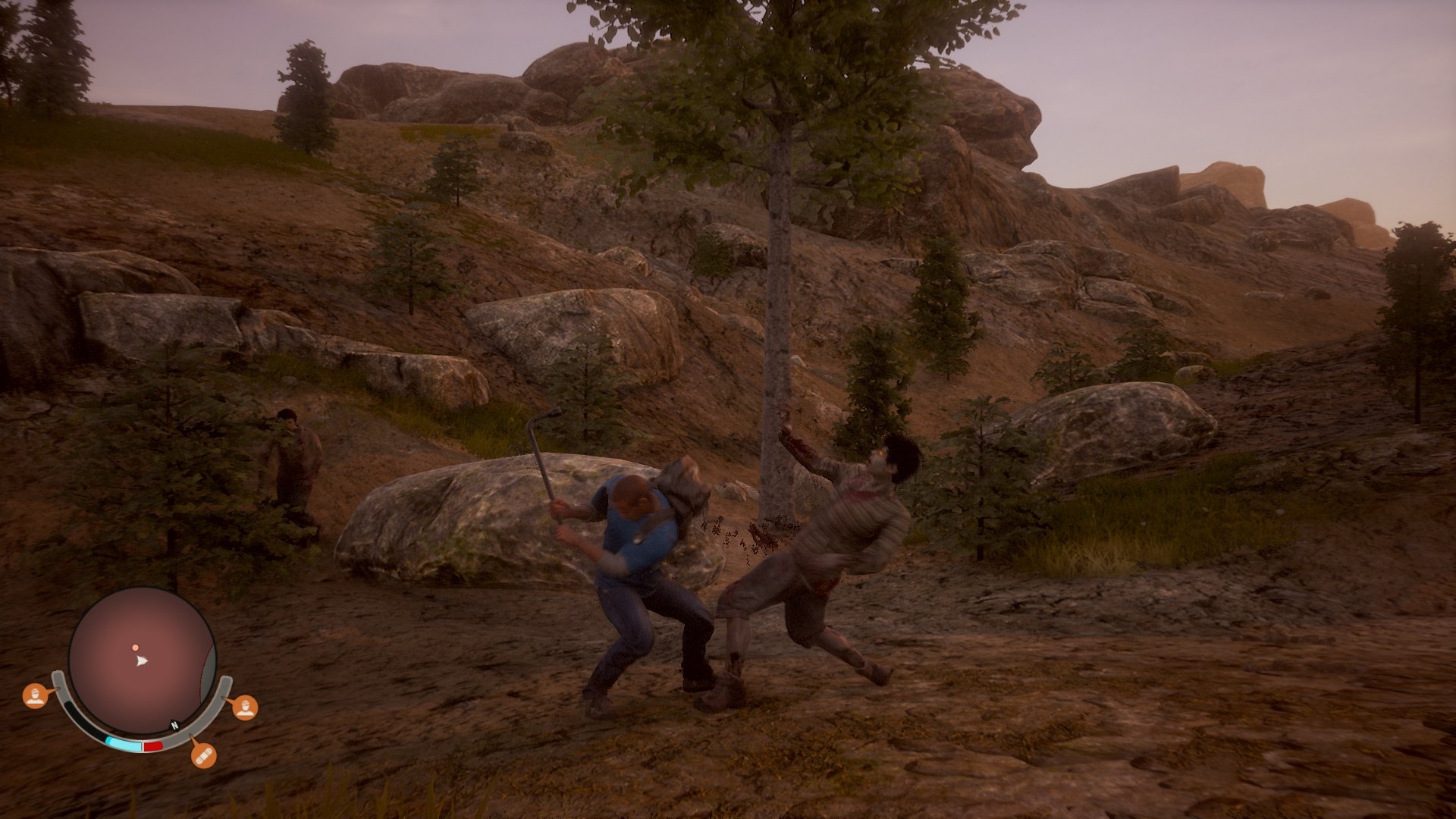
Task: Toggle the right survivor marker callout
Action: point(246,708)
